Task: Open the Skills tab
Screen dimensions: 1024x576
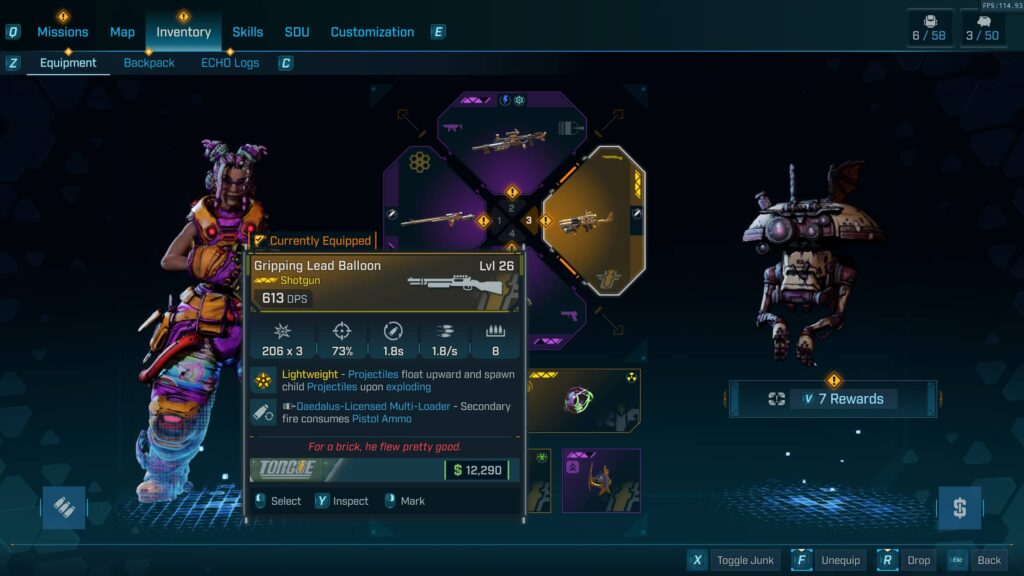Action: pos(247,32)
